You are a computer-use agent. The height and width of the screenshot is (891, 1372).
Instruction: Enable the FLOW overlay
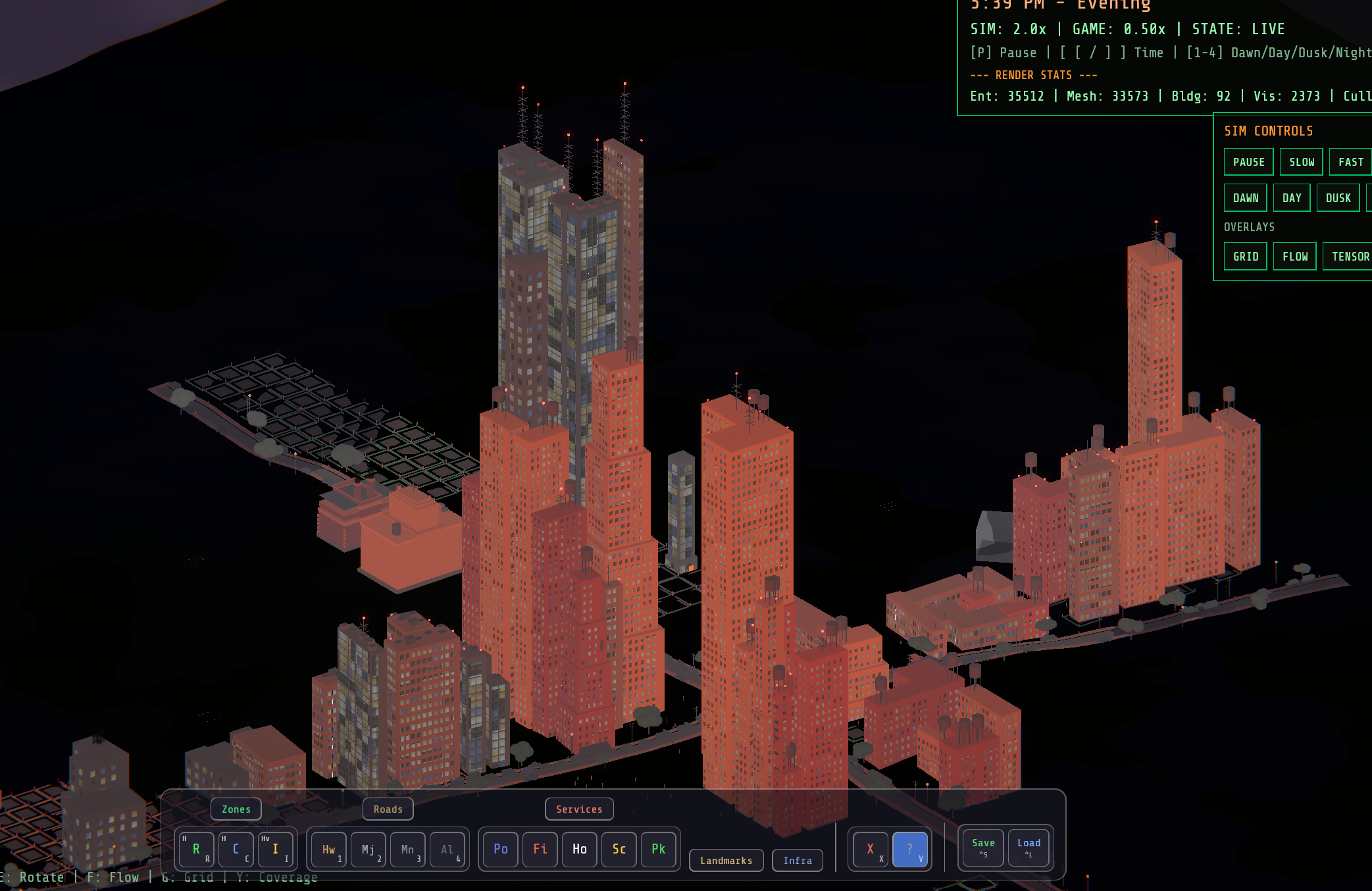(x=1294, y=256)
